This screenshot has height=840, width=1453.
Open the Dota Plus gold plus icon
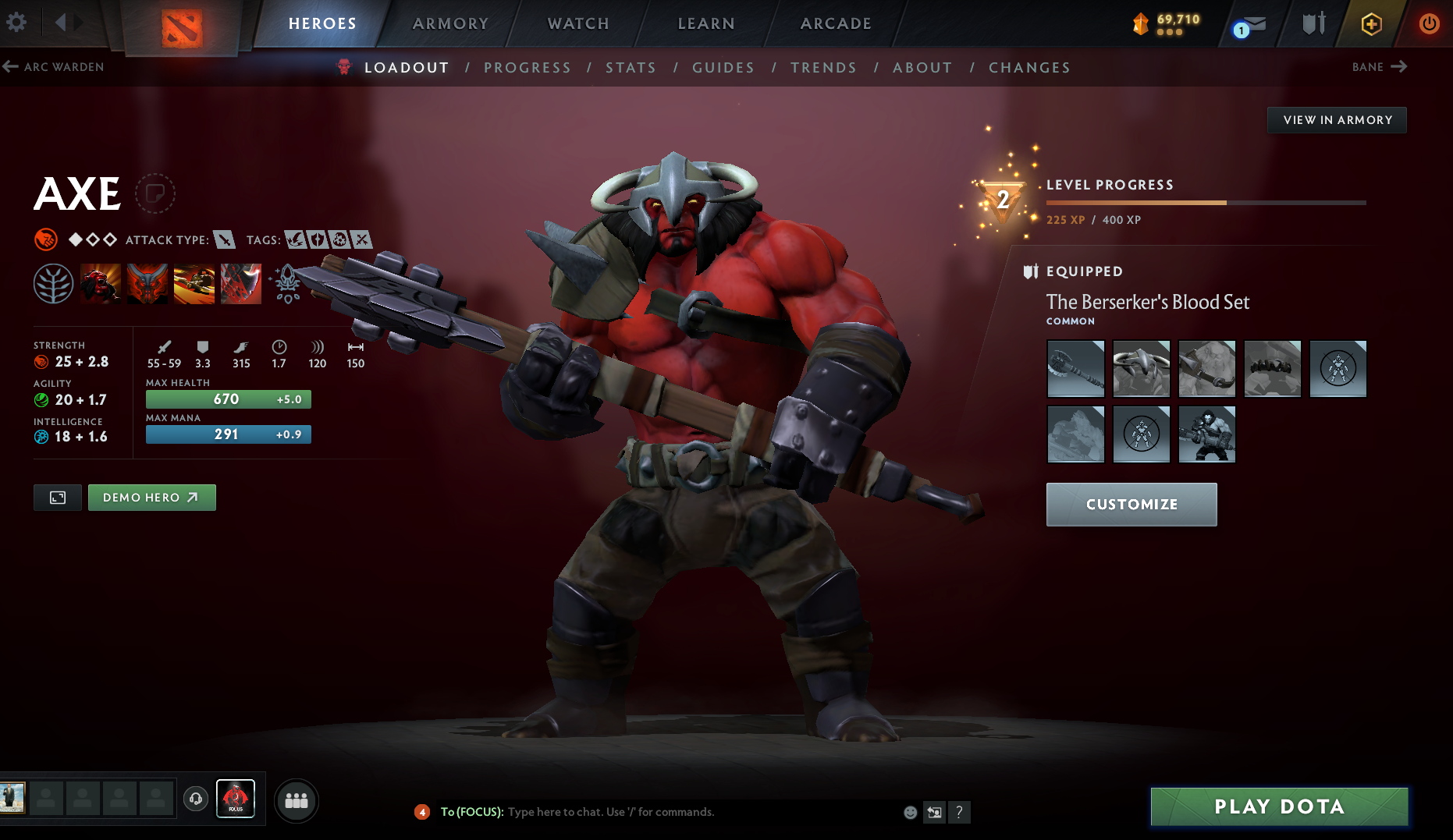[1370, 23]
